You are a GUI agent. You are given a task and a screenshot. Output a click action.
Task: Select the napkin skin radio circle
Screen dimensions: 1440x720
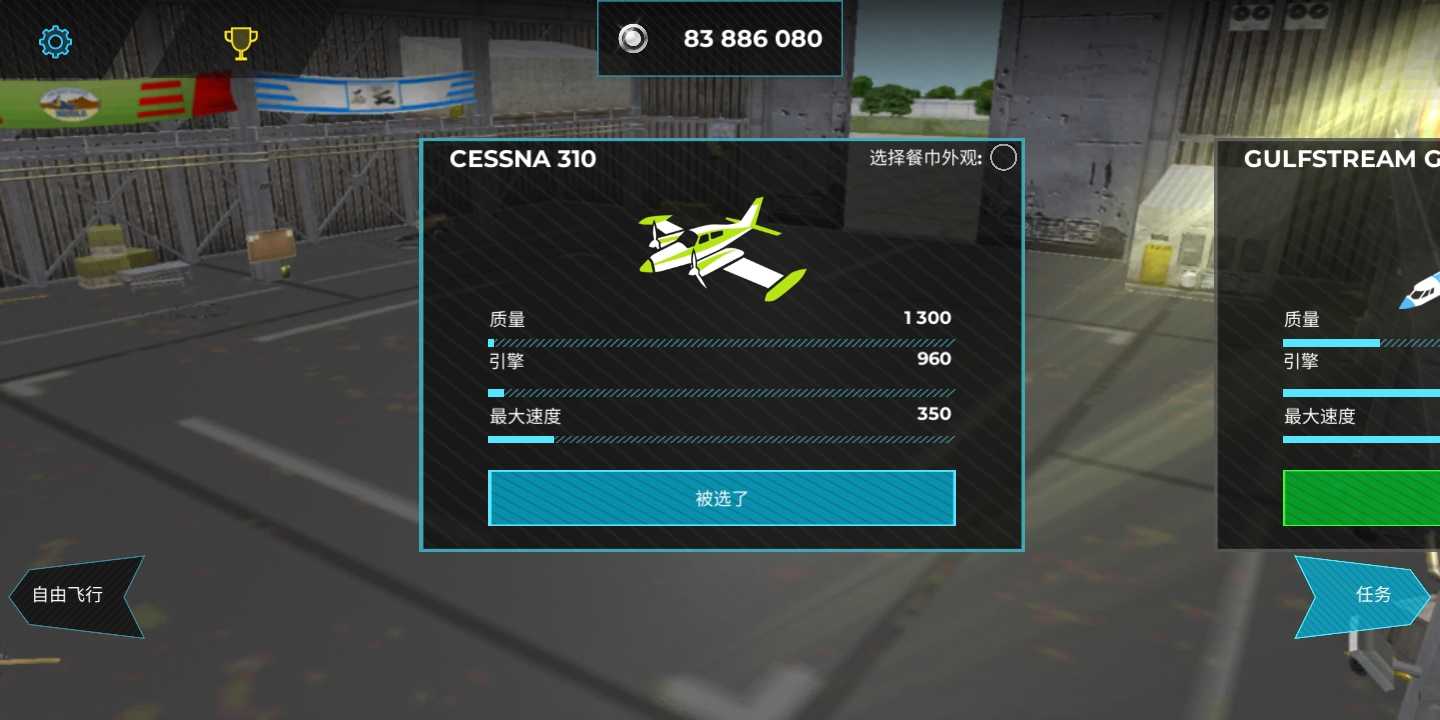[1003, 158]
